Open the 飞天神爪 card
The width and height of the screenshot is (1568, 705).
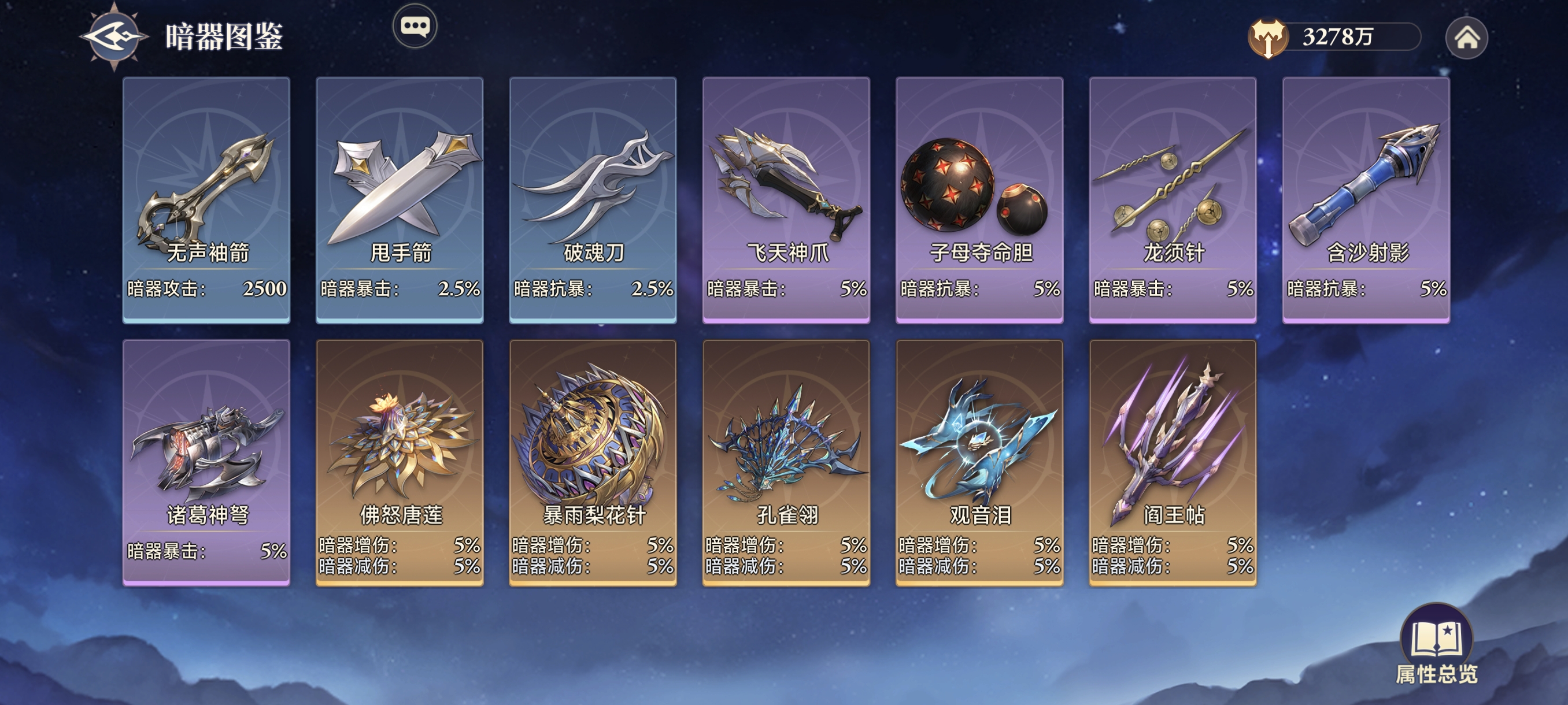point(786,199)
